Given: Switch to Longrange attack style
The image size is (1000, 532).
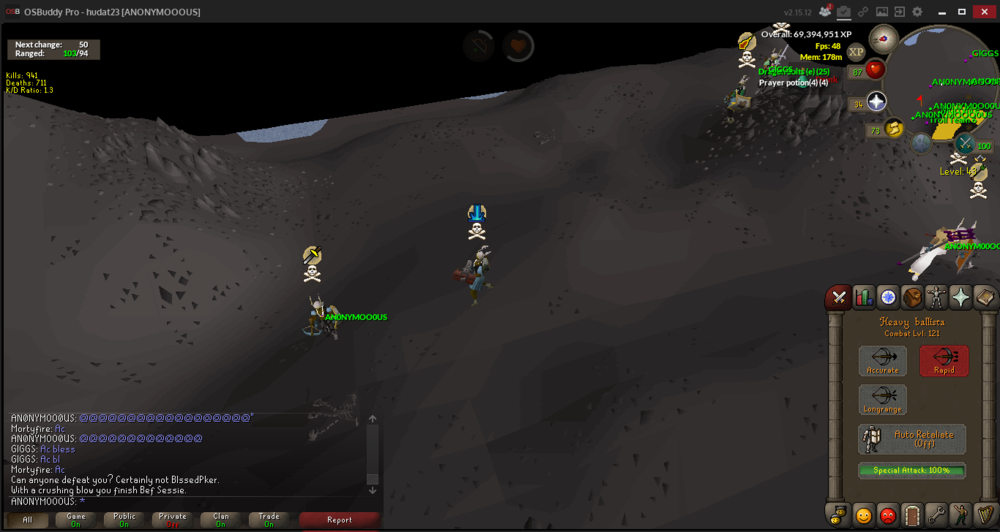Looking at the screenshot, I should pyautogui.click(x=882, y=400).
